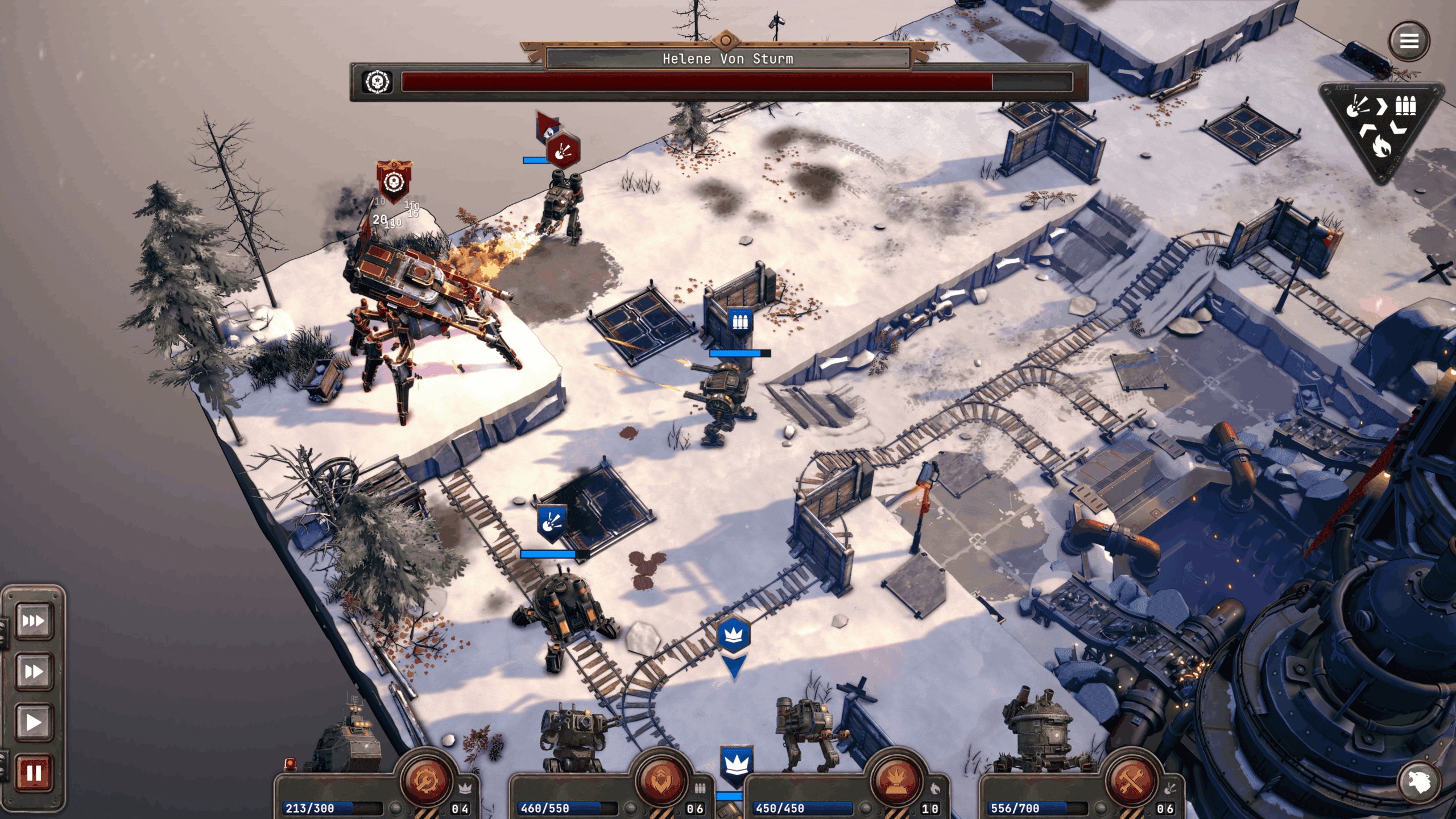1456x819 pixels.
Task: Activate the shield emblem ability
Action: [661, 781]
